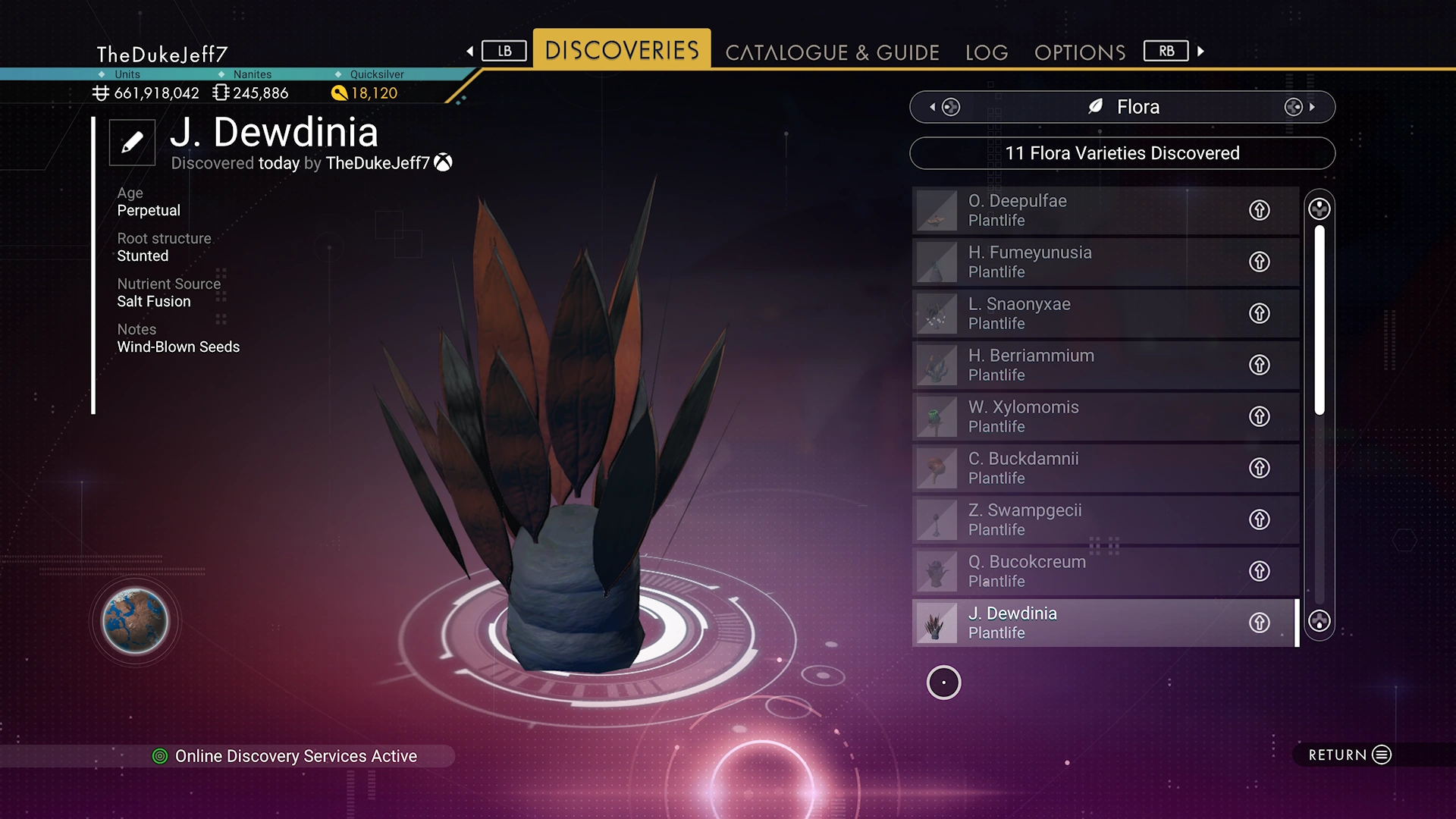Go to the Options tab
Viewport: 1456px width, 819px height.
(1080, 52)
